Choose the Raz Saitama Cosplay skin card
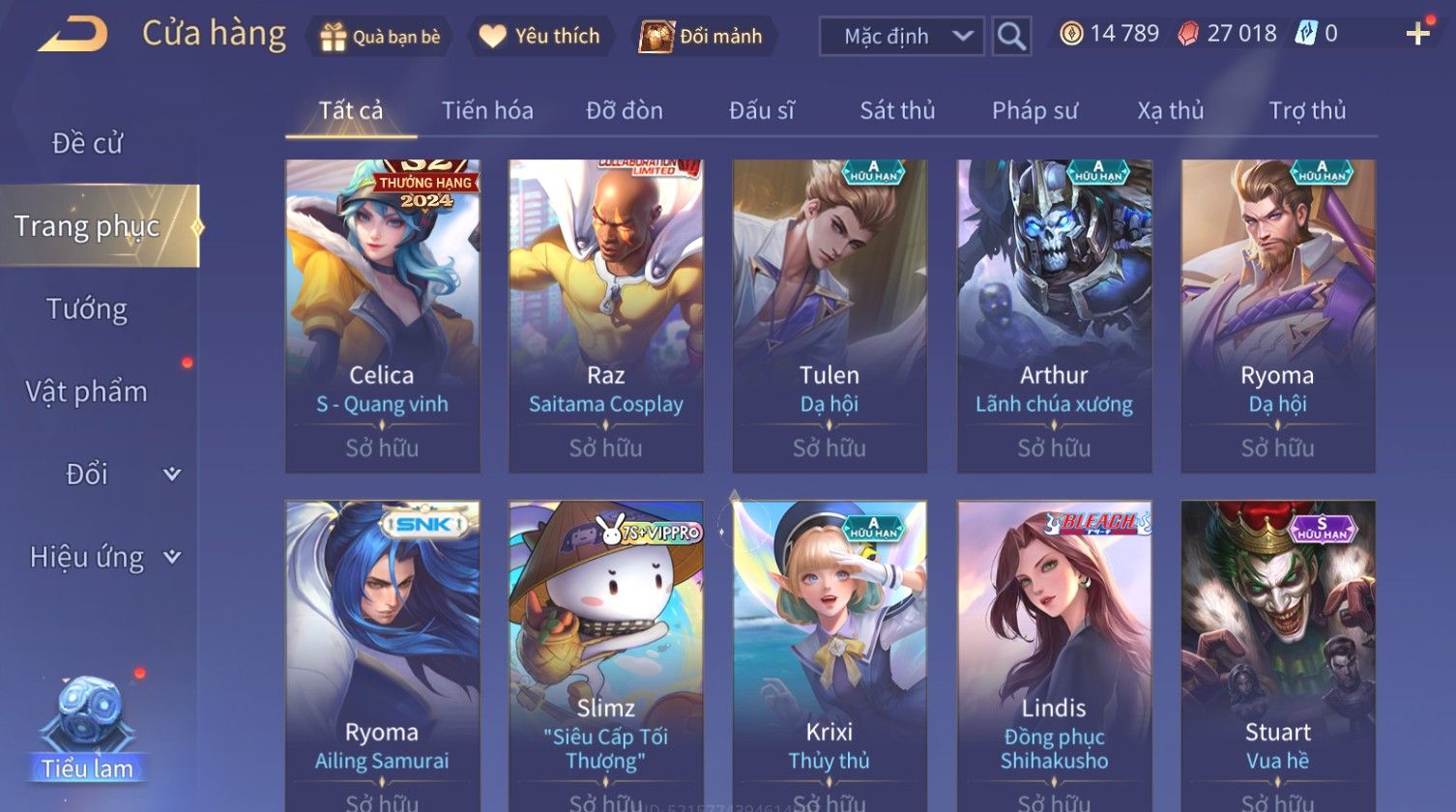 [x=605, y=315]
